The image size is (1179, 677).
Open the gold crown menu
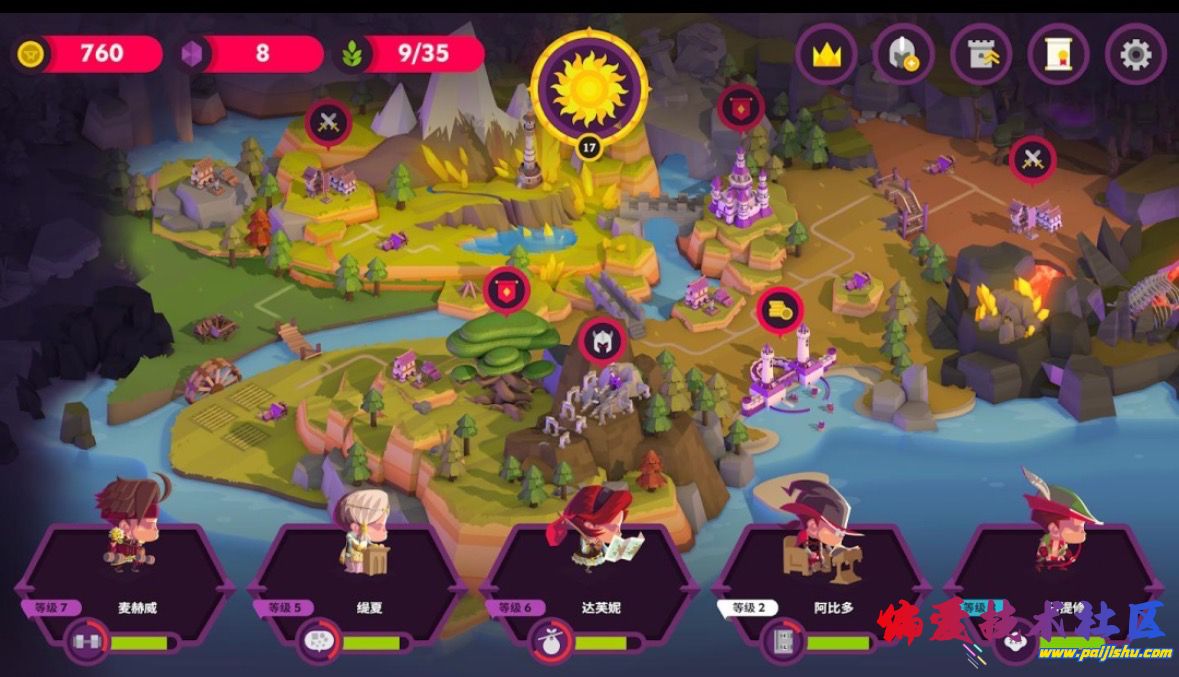coord(826,54)
